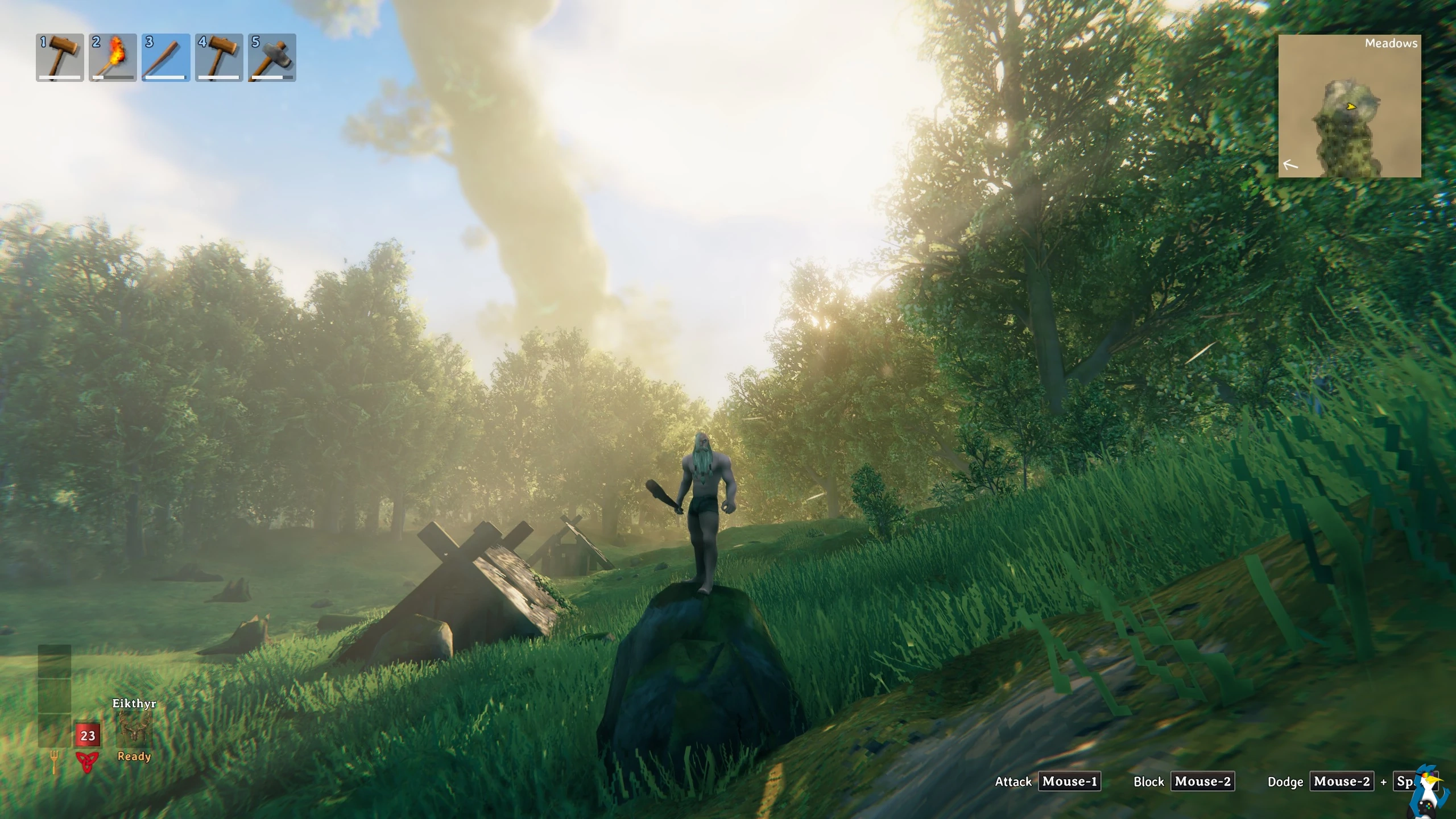Select the highlighted wooden club slot
This screenshot has width=1456, height=819.
166,57
